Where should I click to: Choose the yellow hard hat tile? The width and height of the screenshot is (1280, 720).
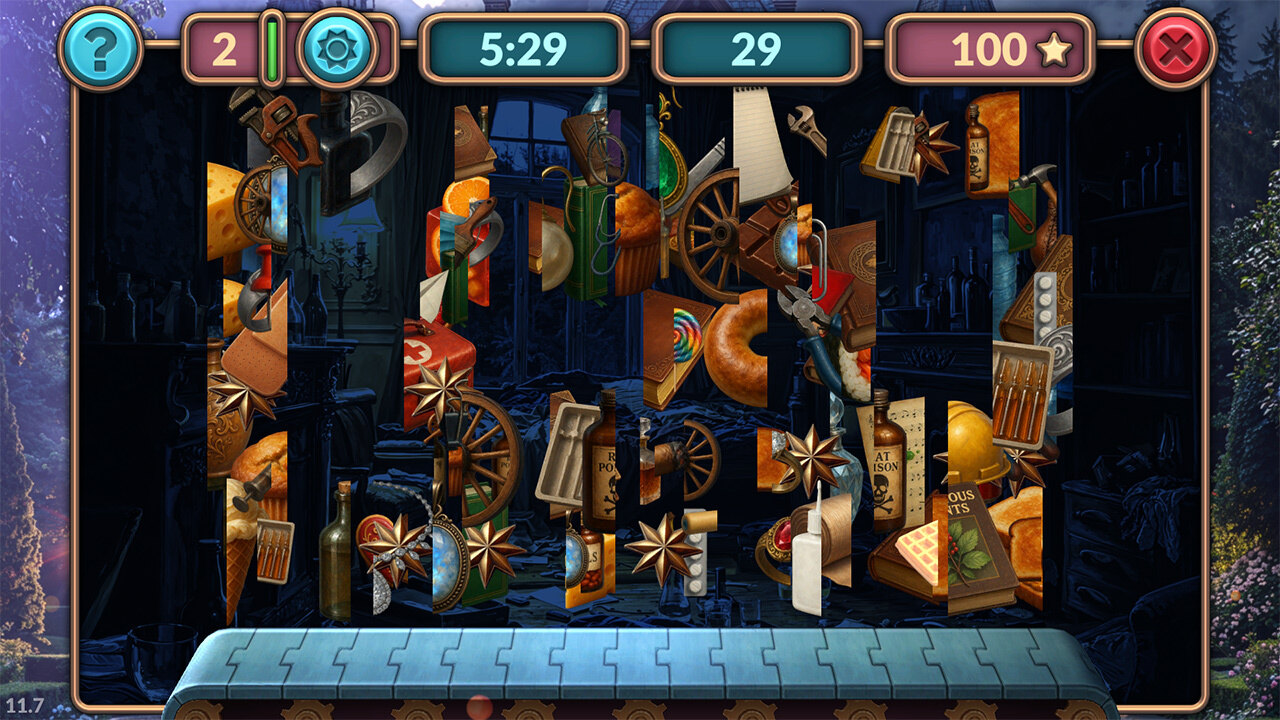978,442
